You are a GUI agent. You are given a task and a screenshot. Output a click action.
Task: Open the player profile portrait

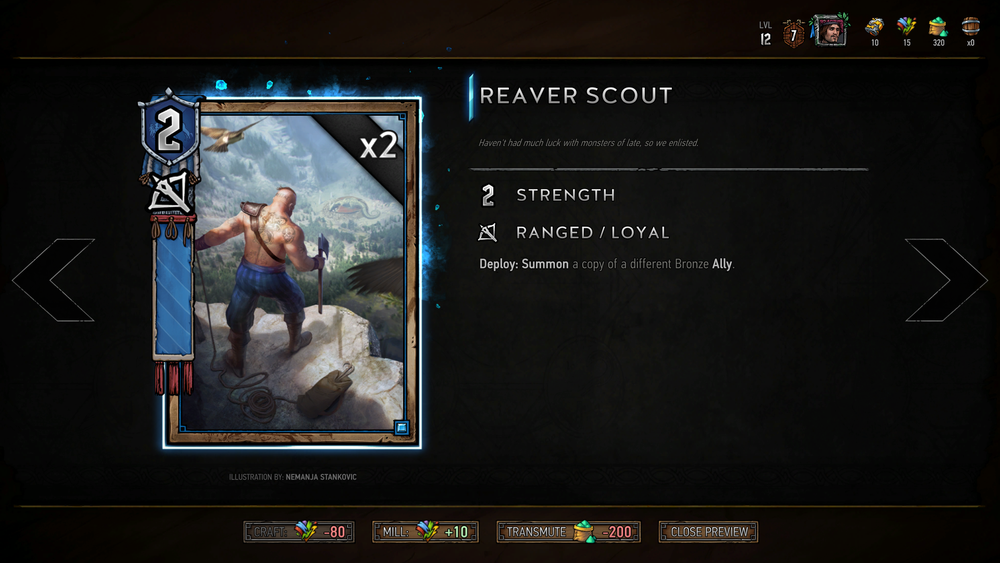point(828,31)
